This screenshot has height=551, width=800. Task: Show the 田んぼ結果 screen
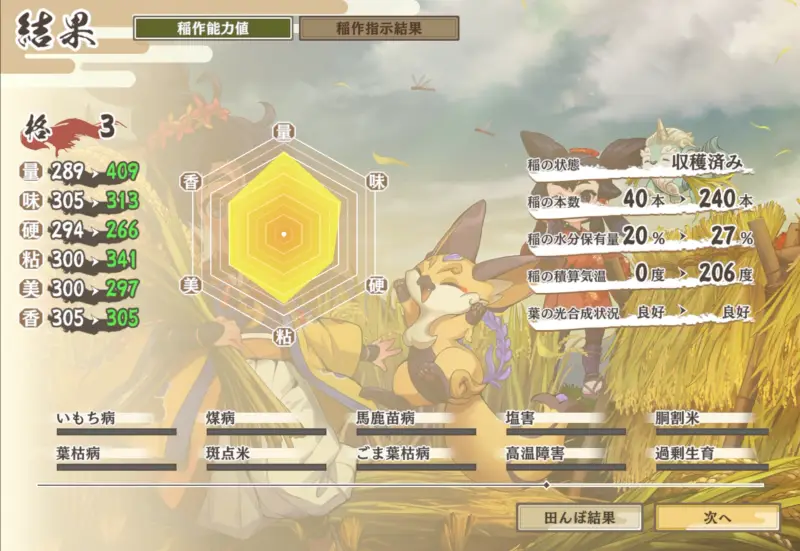(579, 518)
